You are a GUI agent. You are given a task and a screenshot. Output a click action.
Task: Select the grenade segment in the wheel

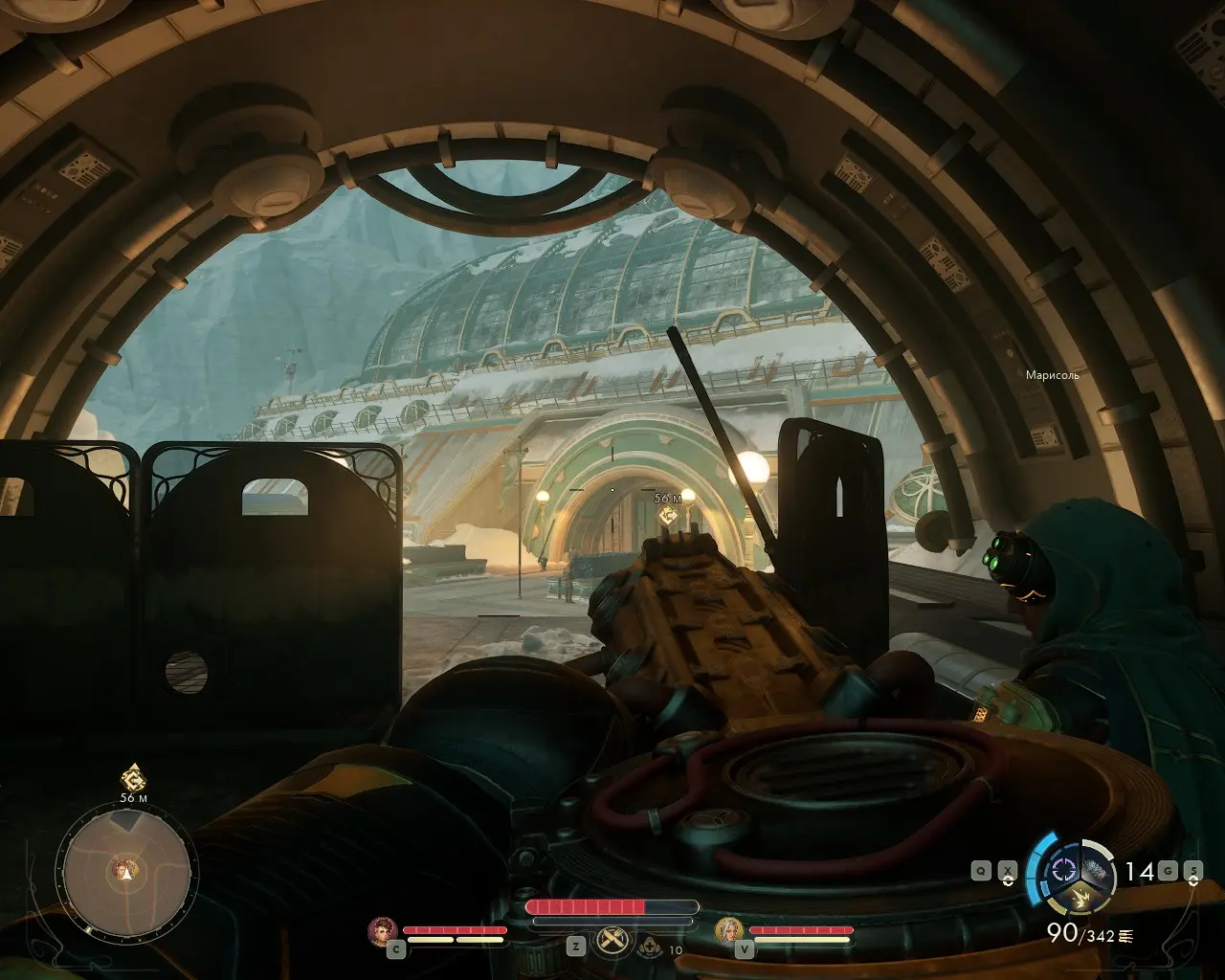coord(1097,871)
